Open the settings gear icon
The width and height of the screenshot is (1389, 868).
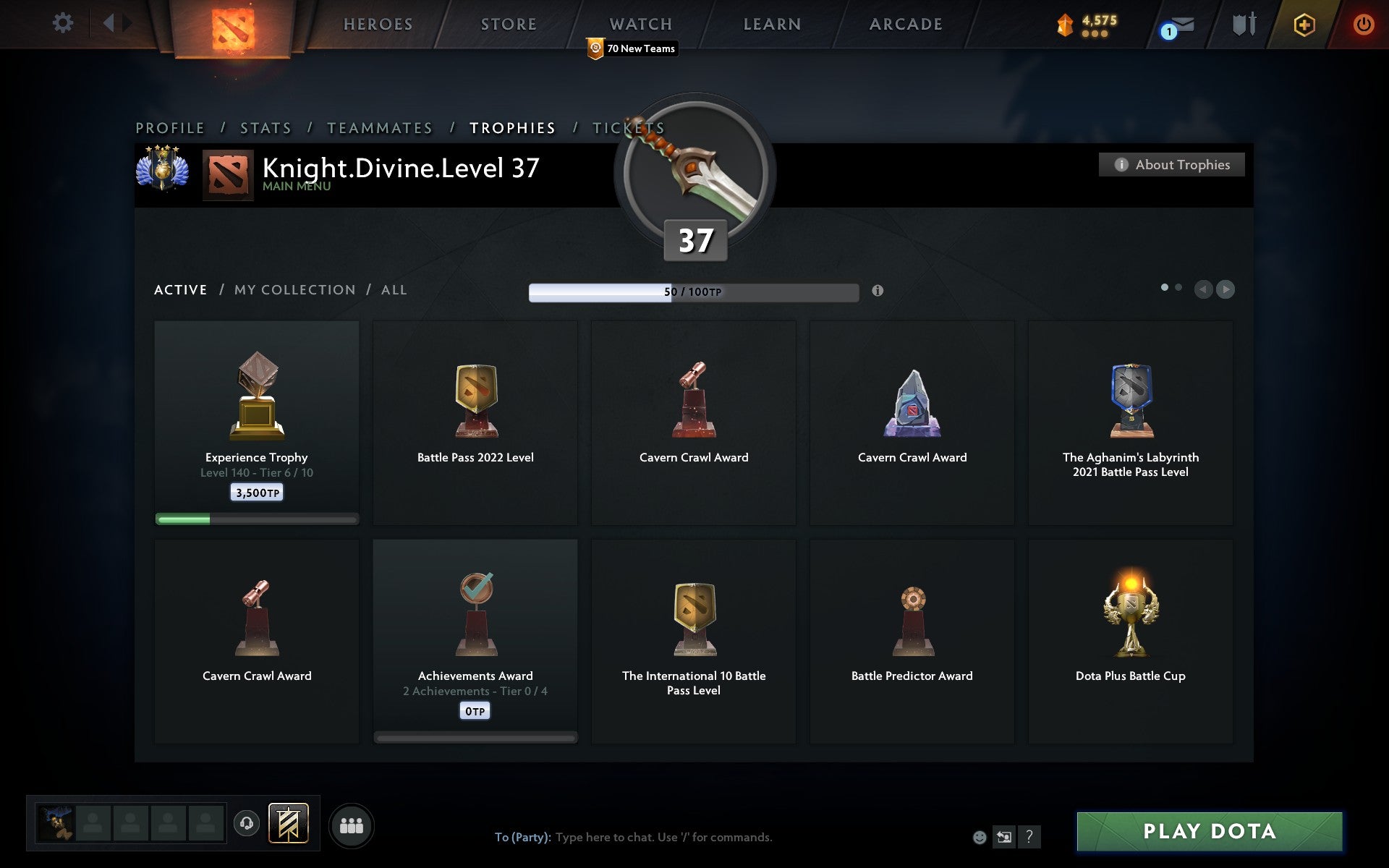[x=64, y=23]
